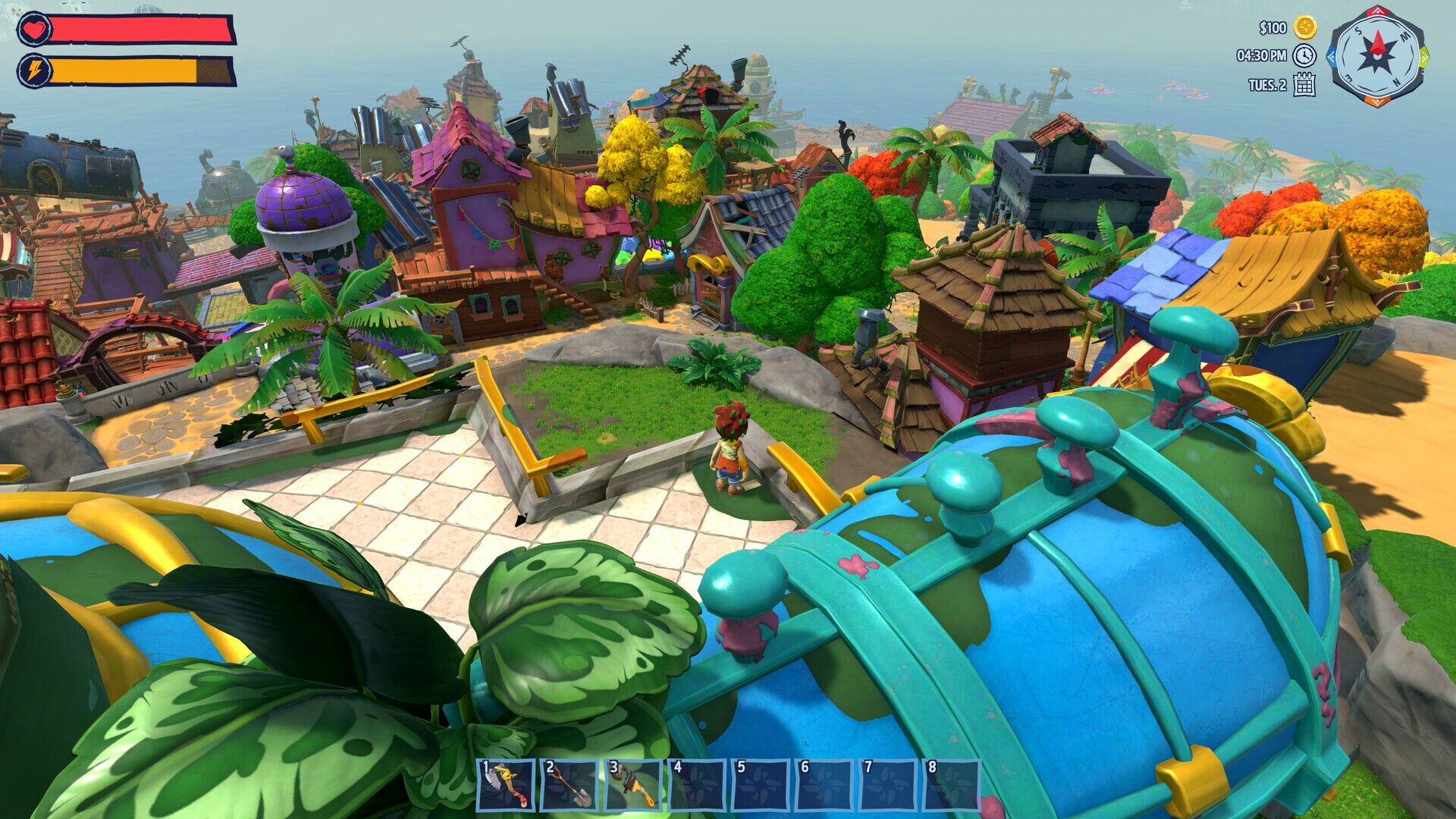Click the clock icon next to 04:30 PM
1456x819 pixels.
coord(1303,56)
